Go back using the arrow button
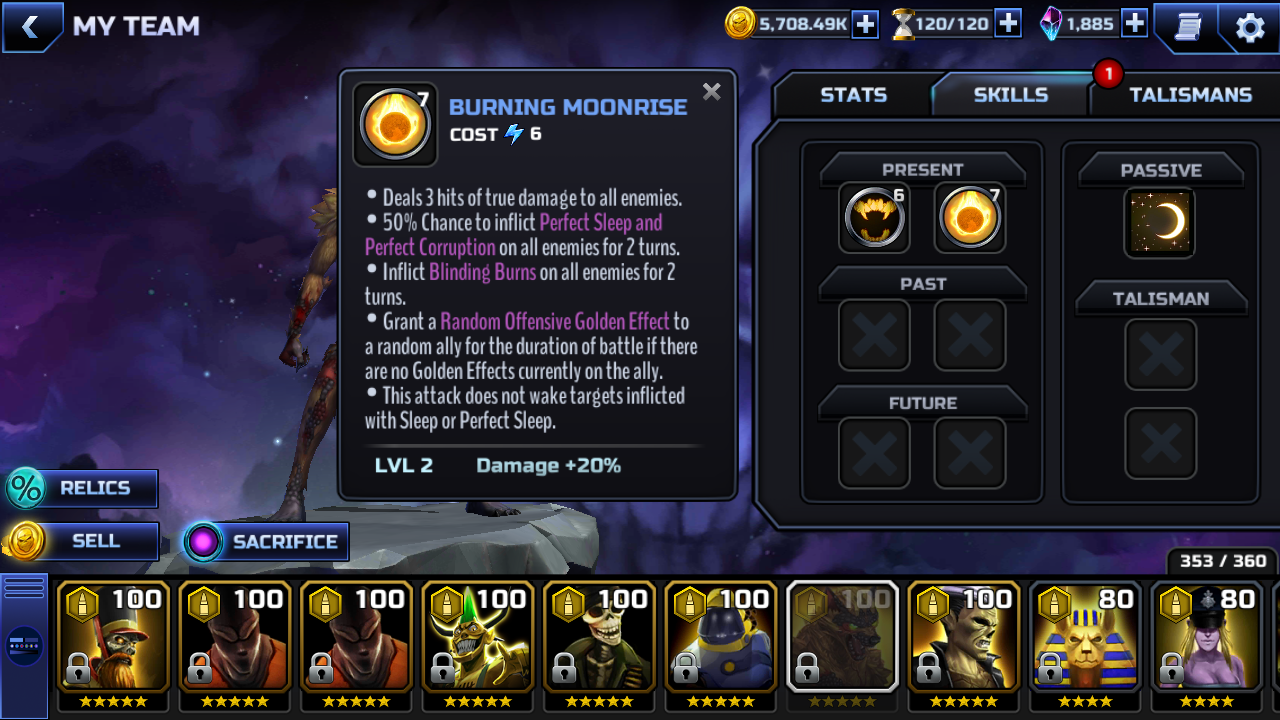This screenshot has width=1280, height=720. click(31, 27)
